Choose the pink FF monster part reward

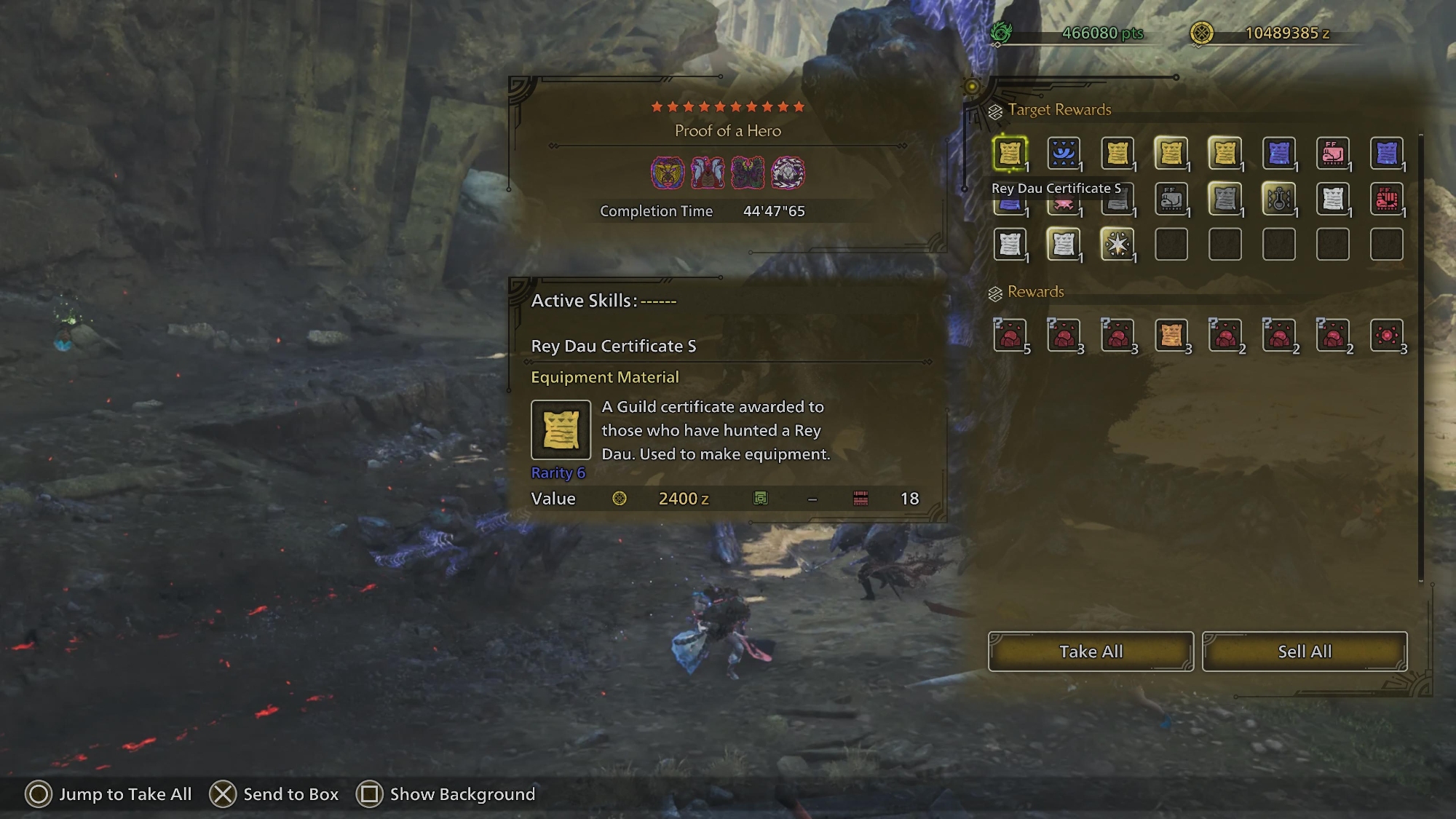(1333, 154)
